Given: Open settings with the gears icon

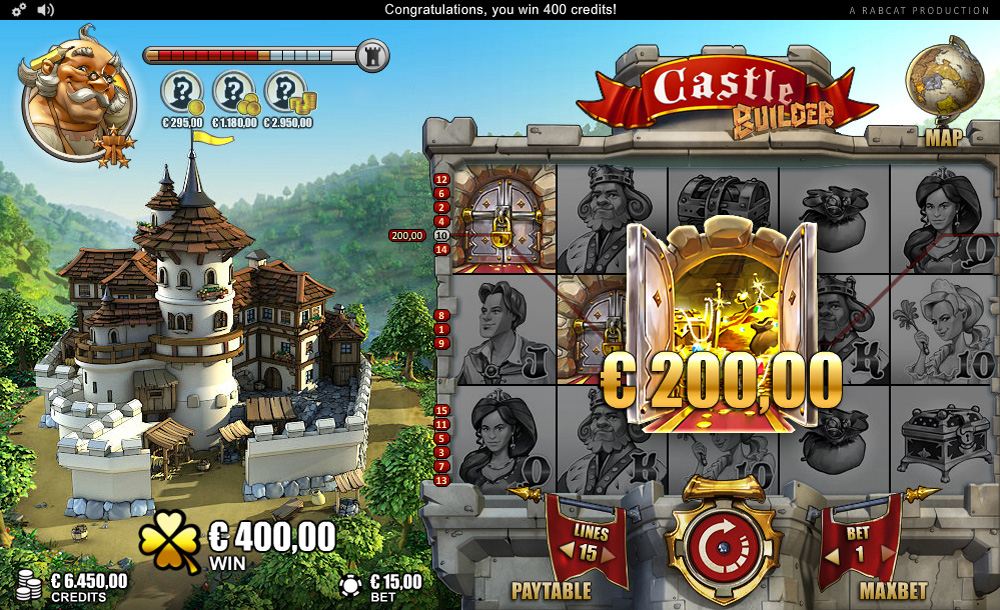Looking at the screenshot, I should click(x=19, y=10).
